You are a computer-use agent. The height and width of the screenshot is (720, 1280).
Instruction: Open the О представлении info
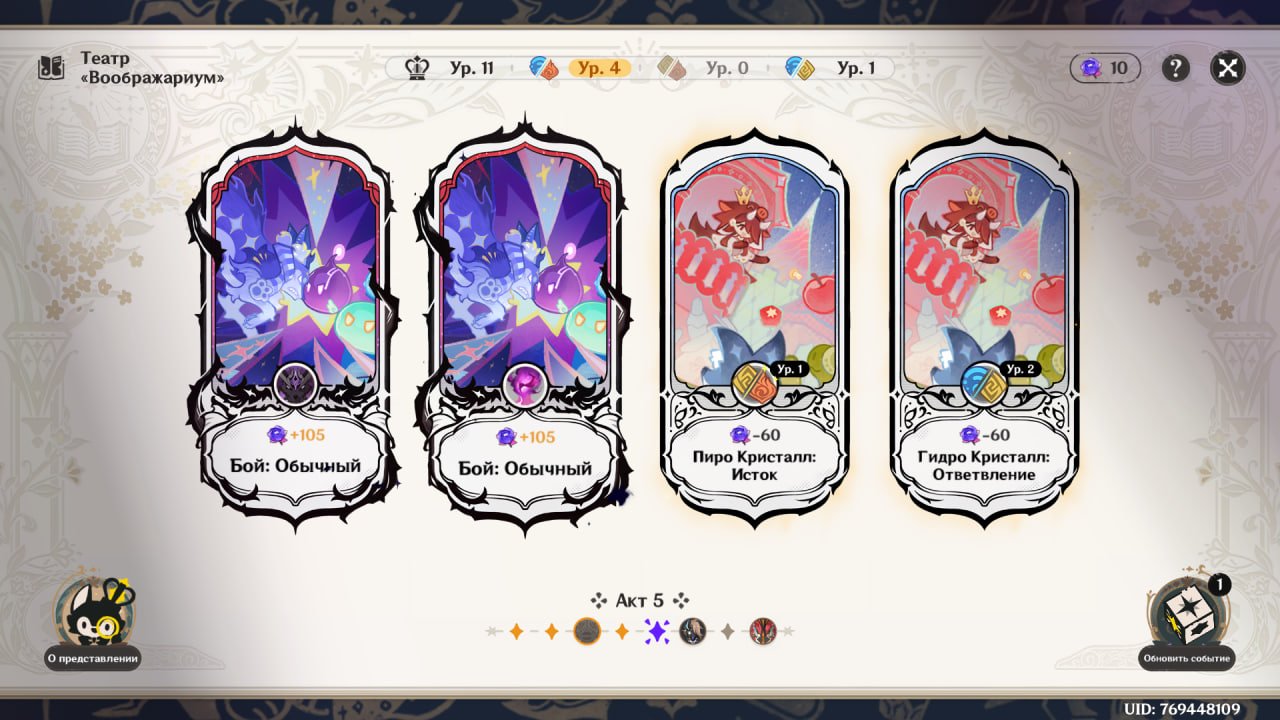[x=93, y=622]
